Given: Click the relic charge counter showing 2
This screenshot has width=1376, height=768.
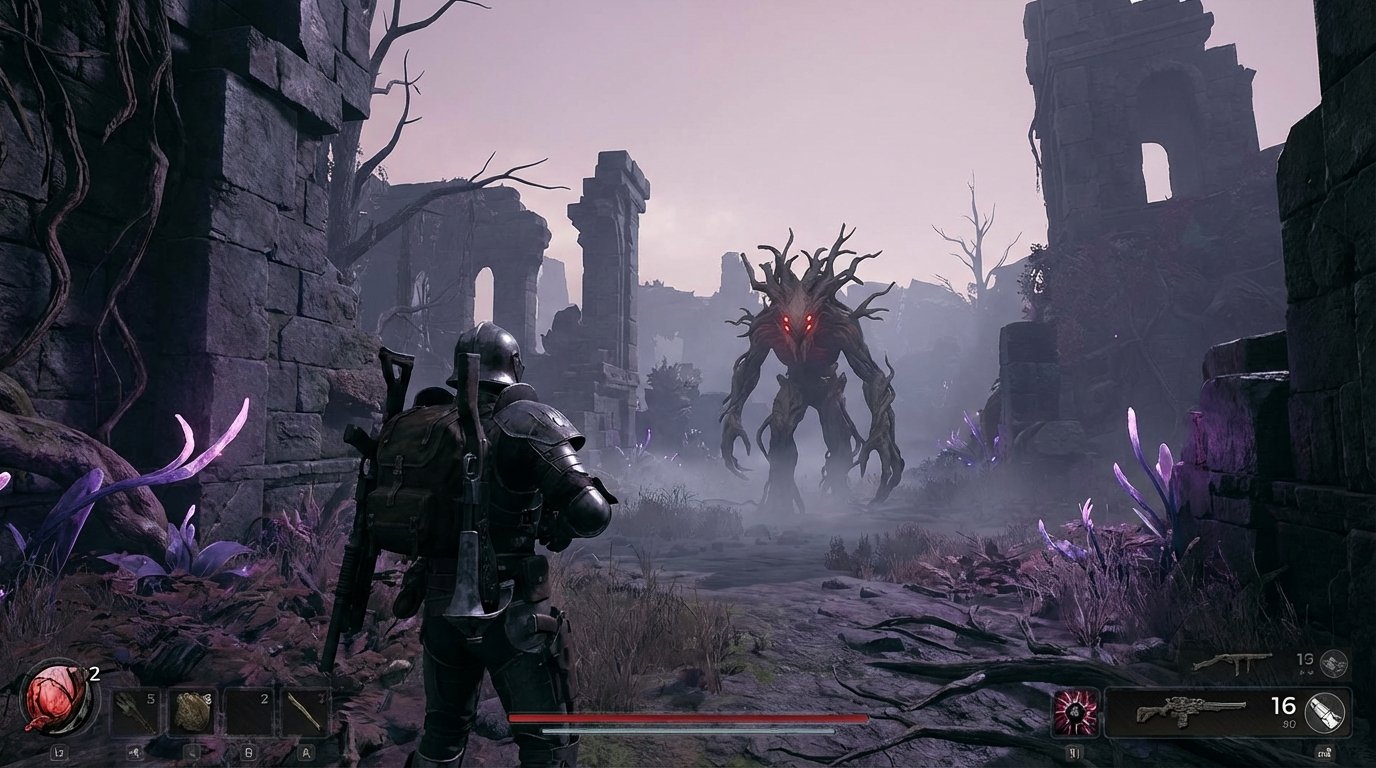Looking at the screenshot, I should 93,672.
